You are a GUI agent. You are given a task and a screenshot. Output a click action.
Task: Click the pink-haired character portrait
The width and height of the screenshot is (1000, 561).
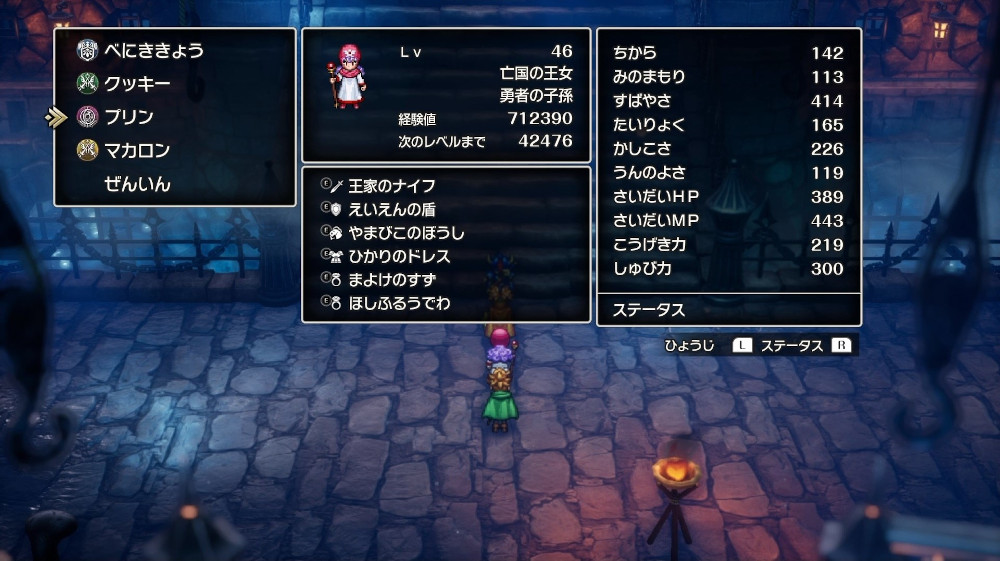(x=348, y=77)
